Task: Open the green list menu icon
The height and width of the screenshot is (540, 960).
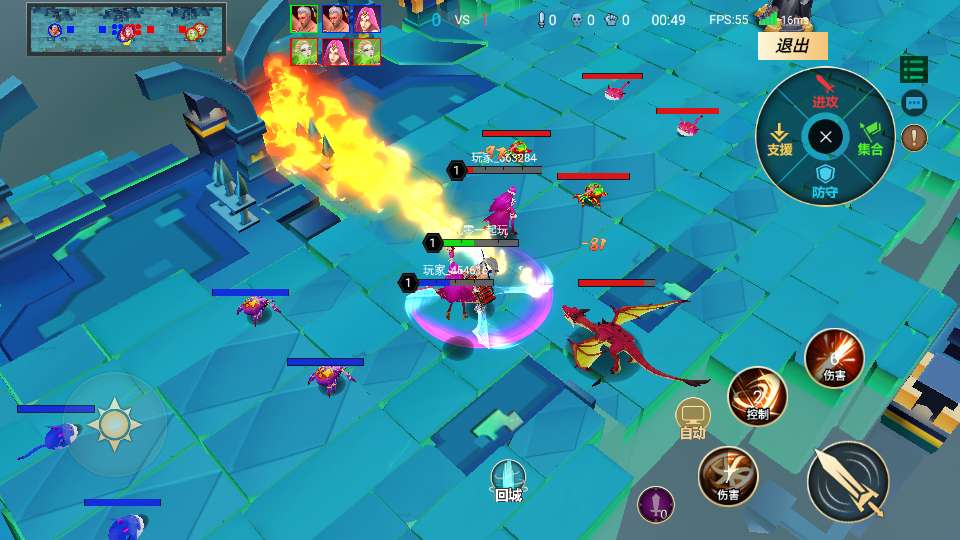Action: [x=913, y=69]
